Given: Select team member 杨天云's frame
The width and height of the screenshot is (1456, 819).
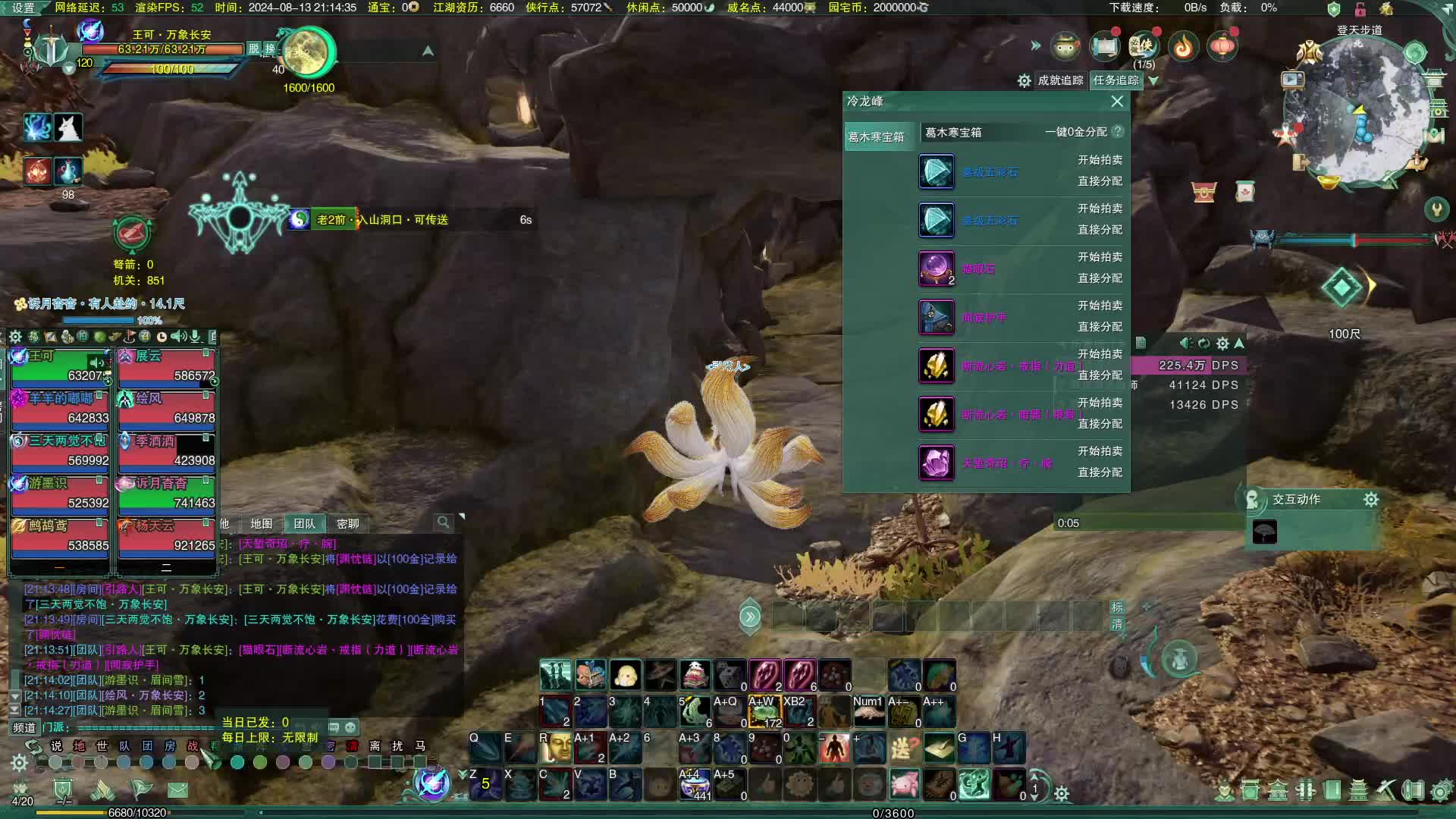Looking at the screenshot, I should pyautogui.click(x=167, y=536).
